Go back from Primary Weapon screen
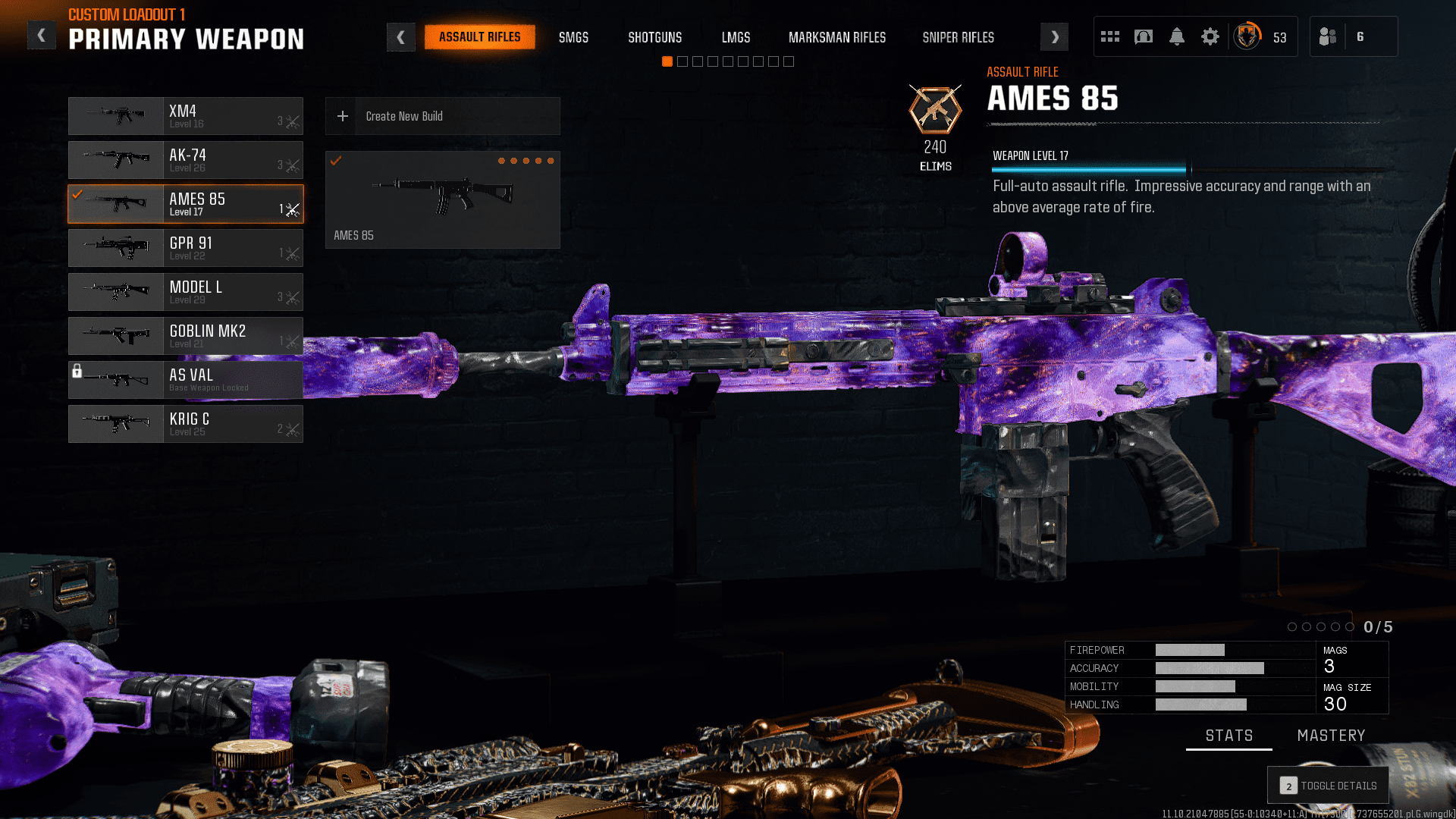The image size is (1456, 819). tap(42, 36)
